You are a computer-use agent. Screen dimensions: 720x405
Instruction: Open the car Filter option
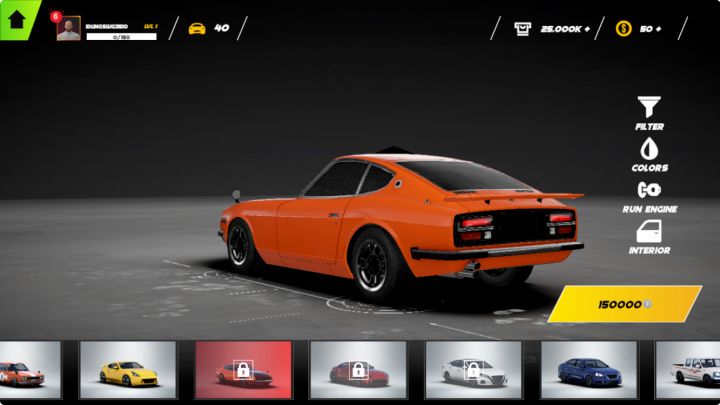(x=649, y=112)
